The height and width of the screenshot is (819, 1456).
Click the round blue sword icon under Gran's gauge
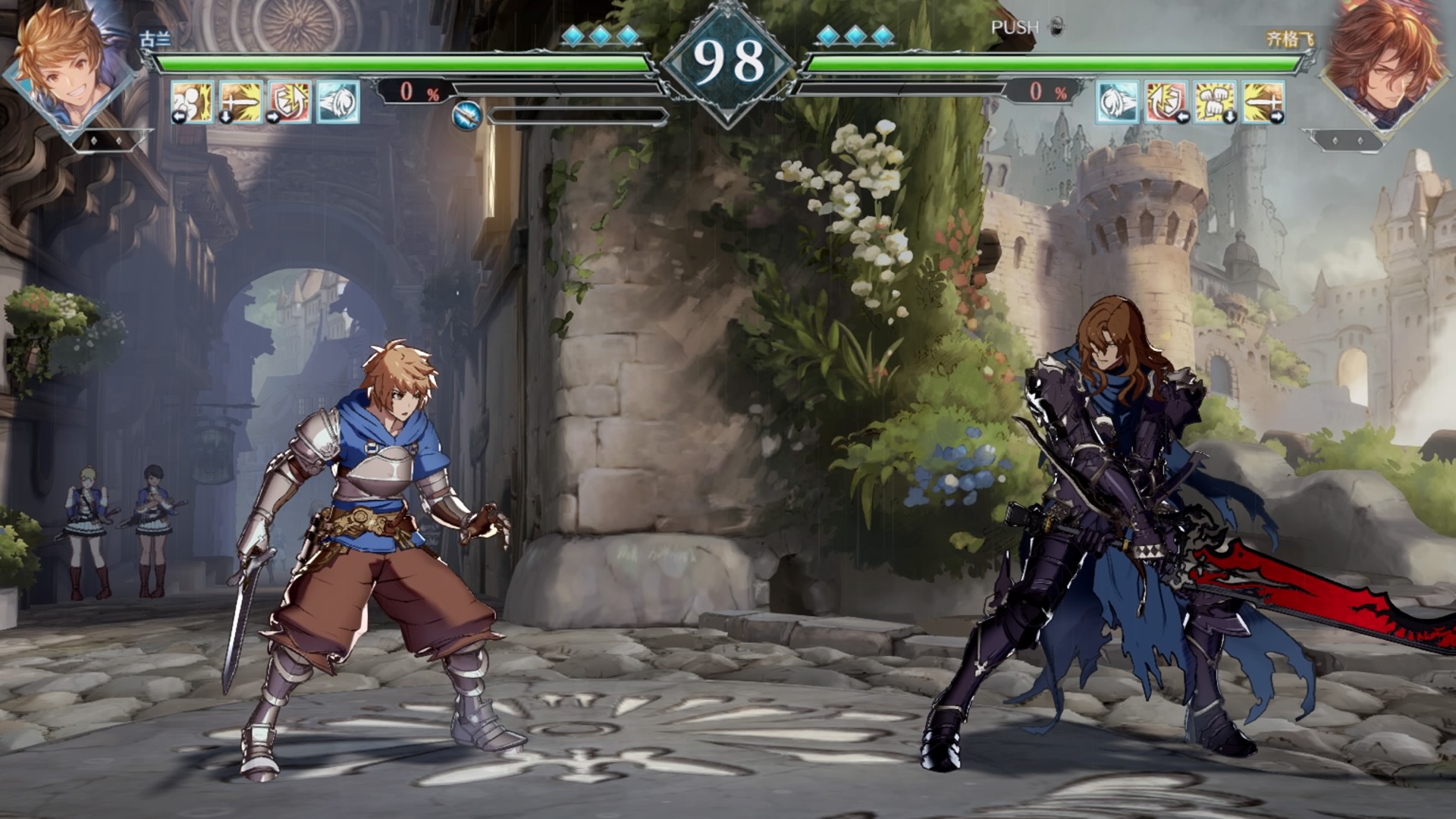[467, 116]
